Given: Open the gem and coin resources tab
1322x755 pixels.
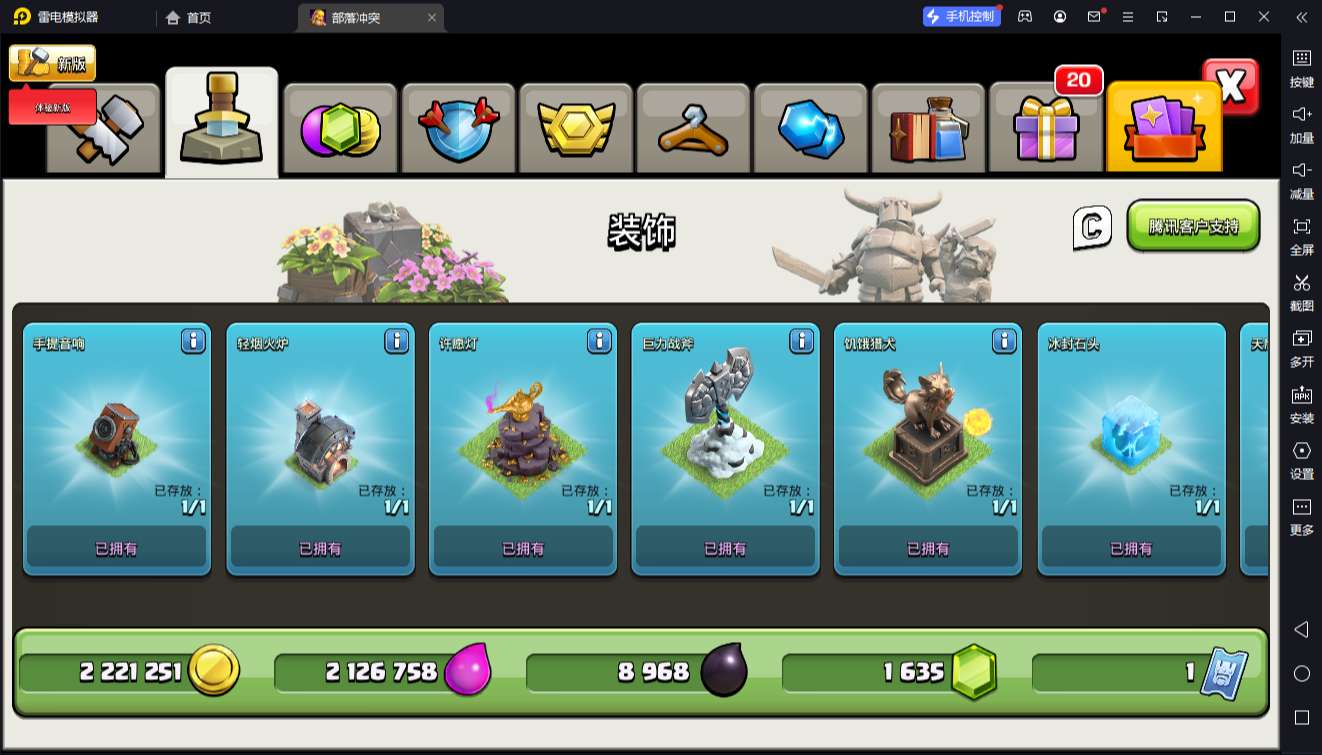Looking at the screenshot, I should click(x=340, y=129).
